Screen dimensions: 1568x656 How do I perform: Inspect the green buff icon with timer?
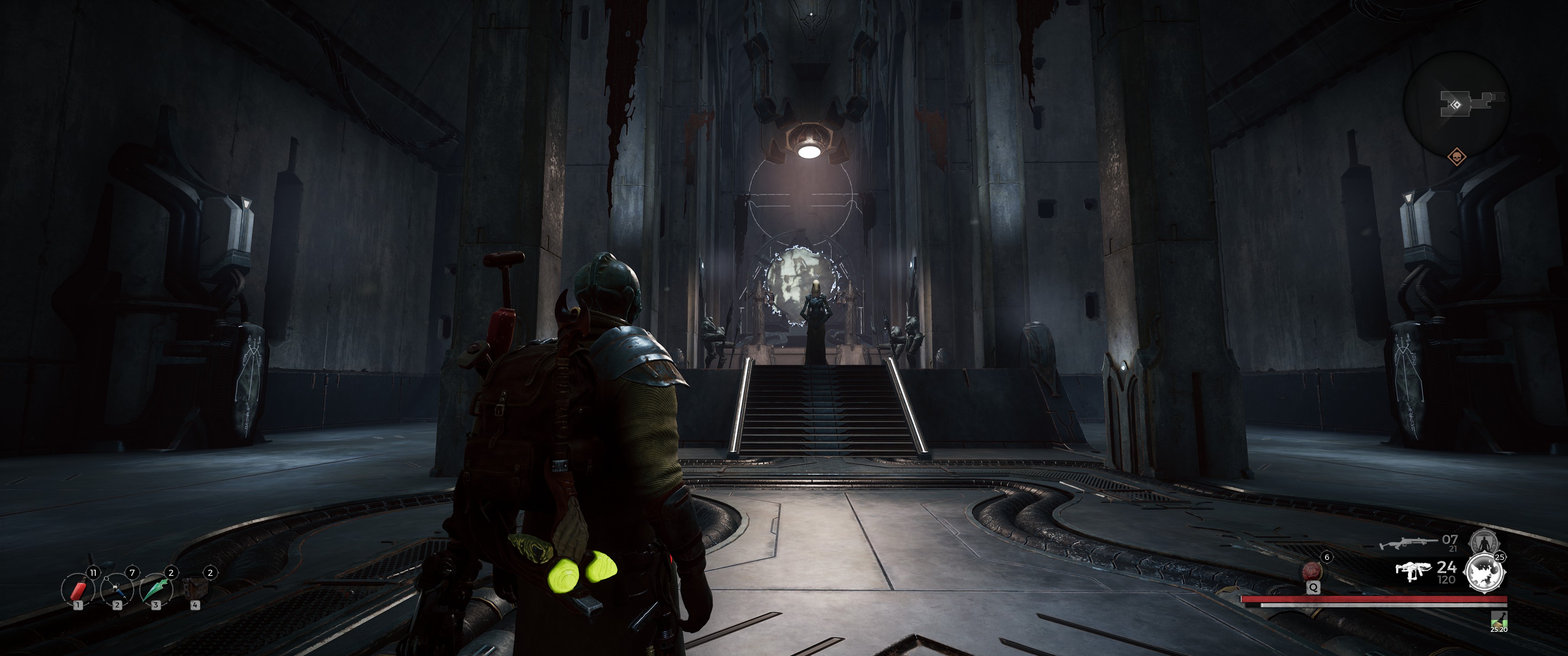1498,620
